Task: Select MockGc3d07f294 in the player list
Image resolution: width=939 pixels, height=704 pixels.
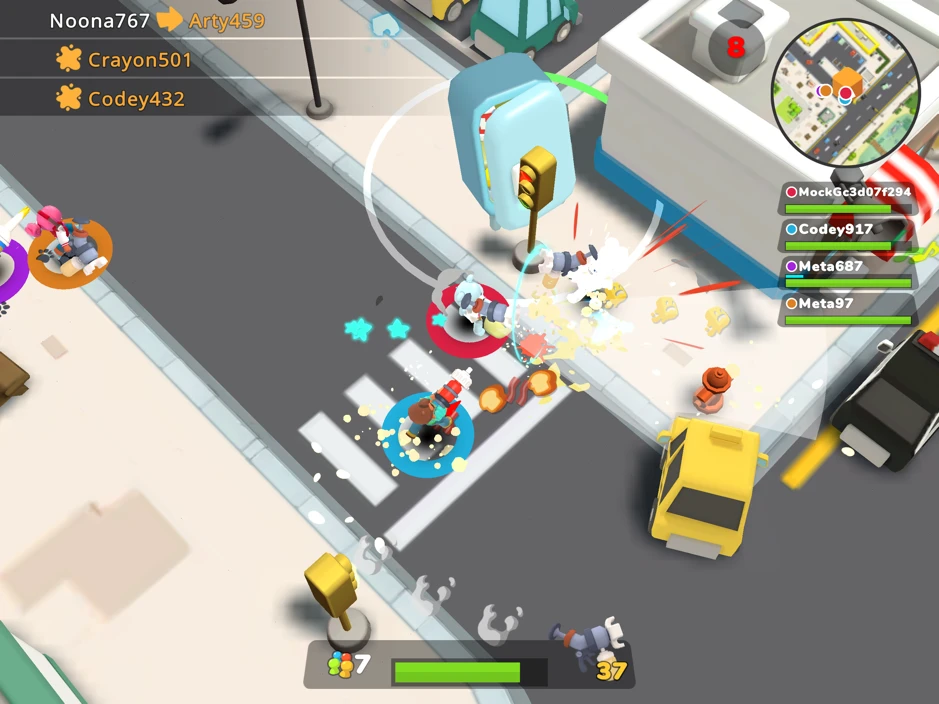Action: [x=848, y=199]
